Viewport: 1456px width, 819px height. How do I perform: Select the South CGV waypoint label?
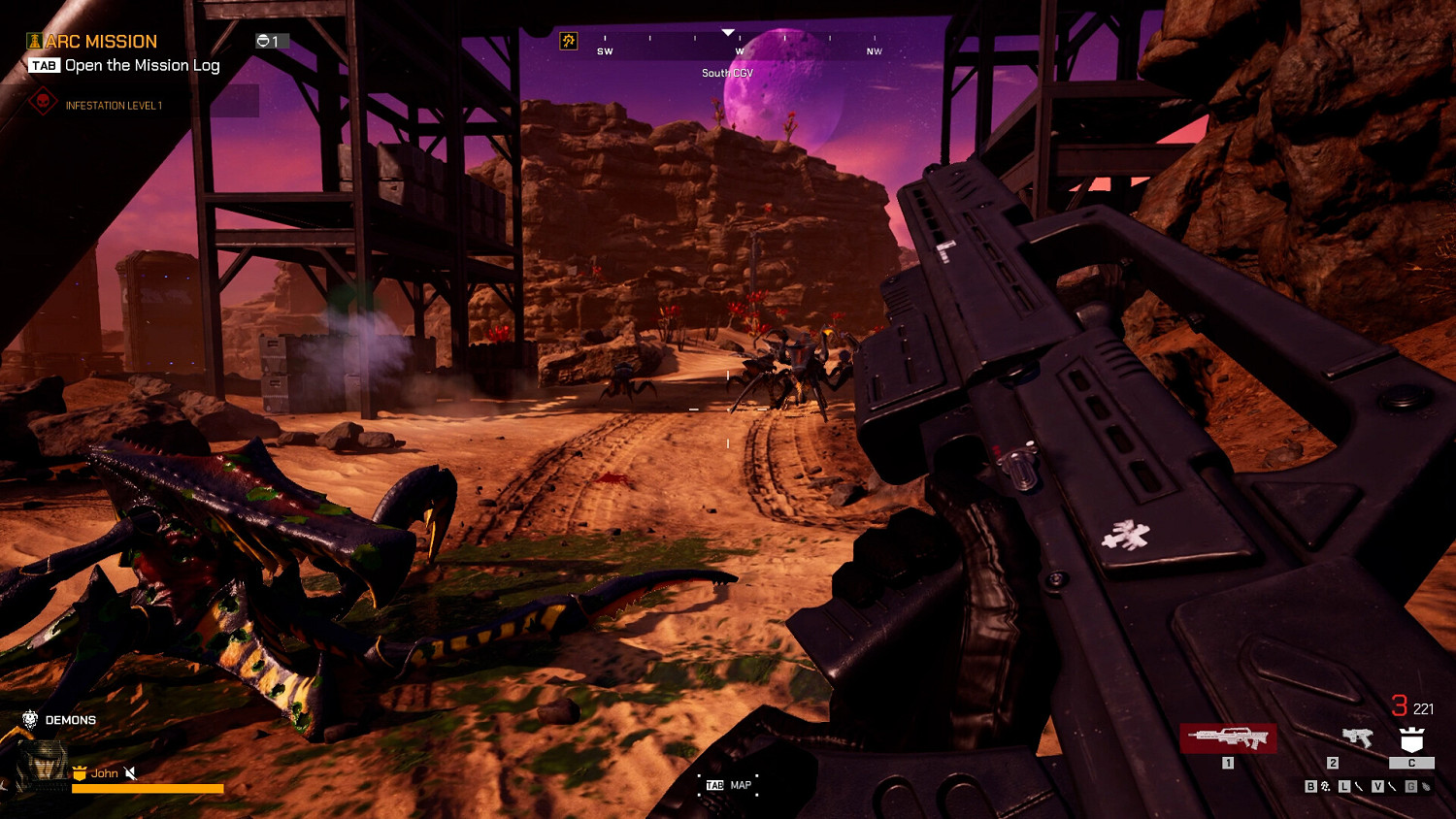click(728, 72)
